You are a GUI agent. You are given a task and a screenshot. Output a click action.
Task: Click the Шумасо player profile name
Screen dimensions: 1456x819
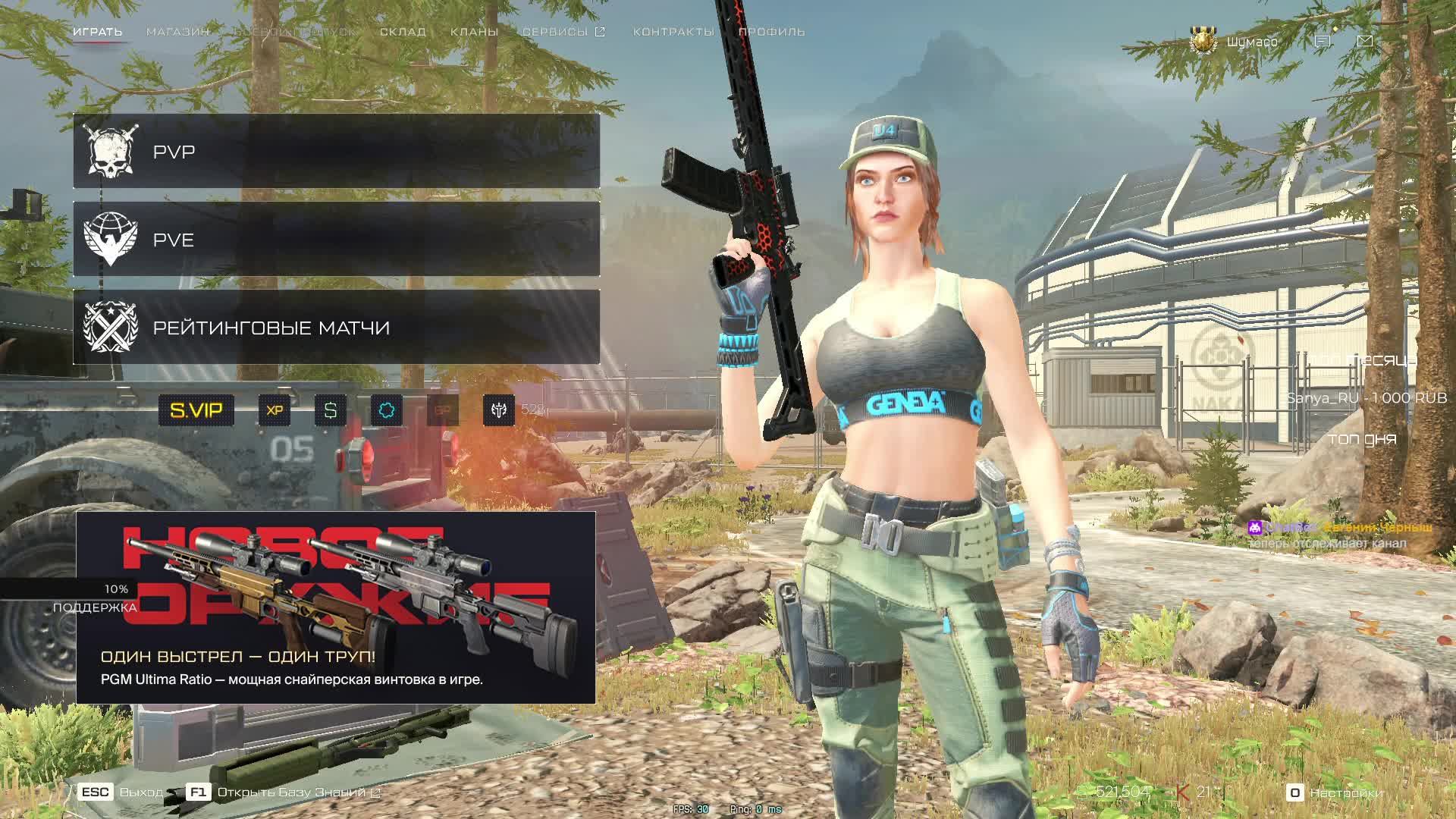1252,42
